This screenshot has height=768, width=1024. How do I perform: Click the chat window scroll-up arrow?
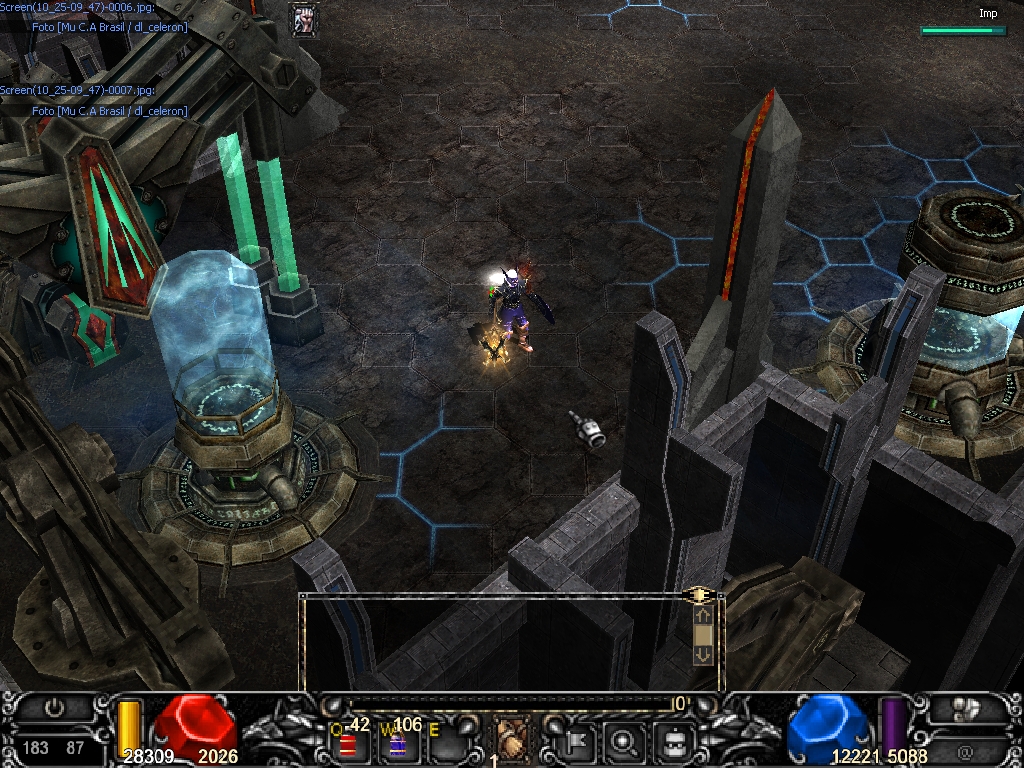pyautogui.click(x=703, y=616)
